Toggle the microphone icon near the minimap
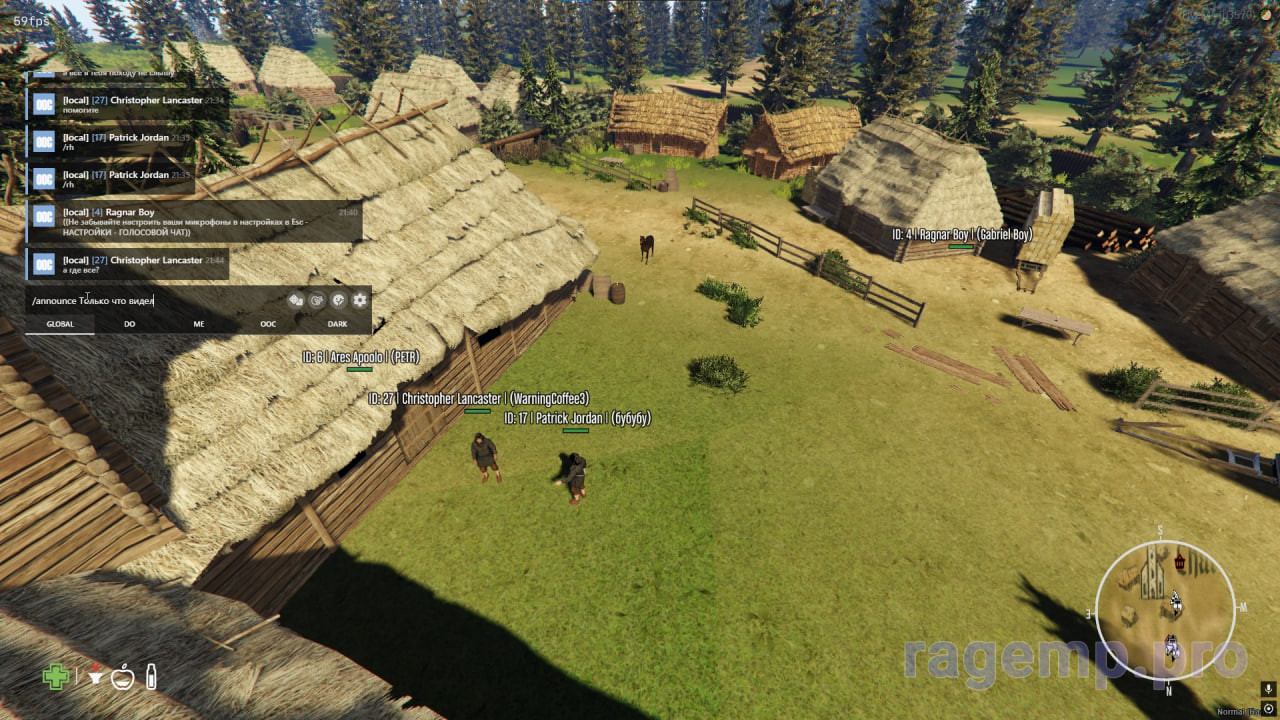 [1268, 690]
